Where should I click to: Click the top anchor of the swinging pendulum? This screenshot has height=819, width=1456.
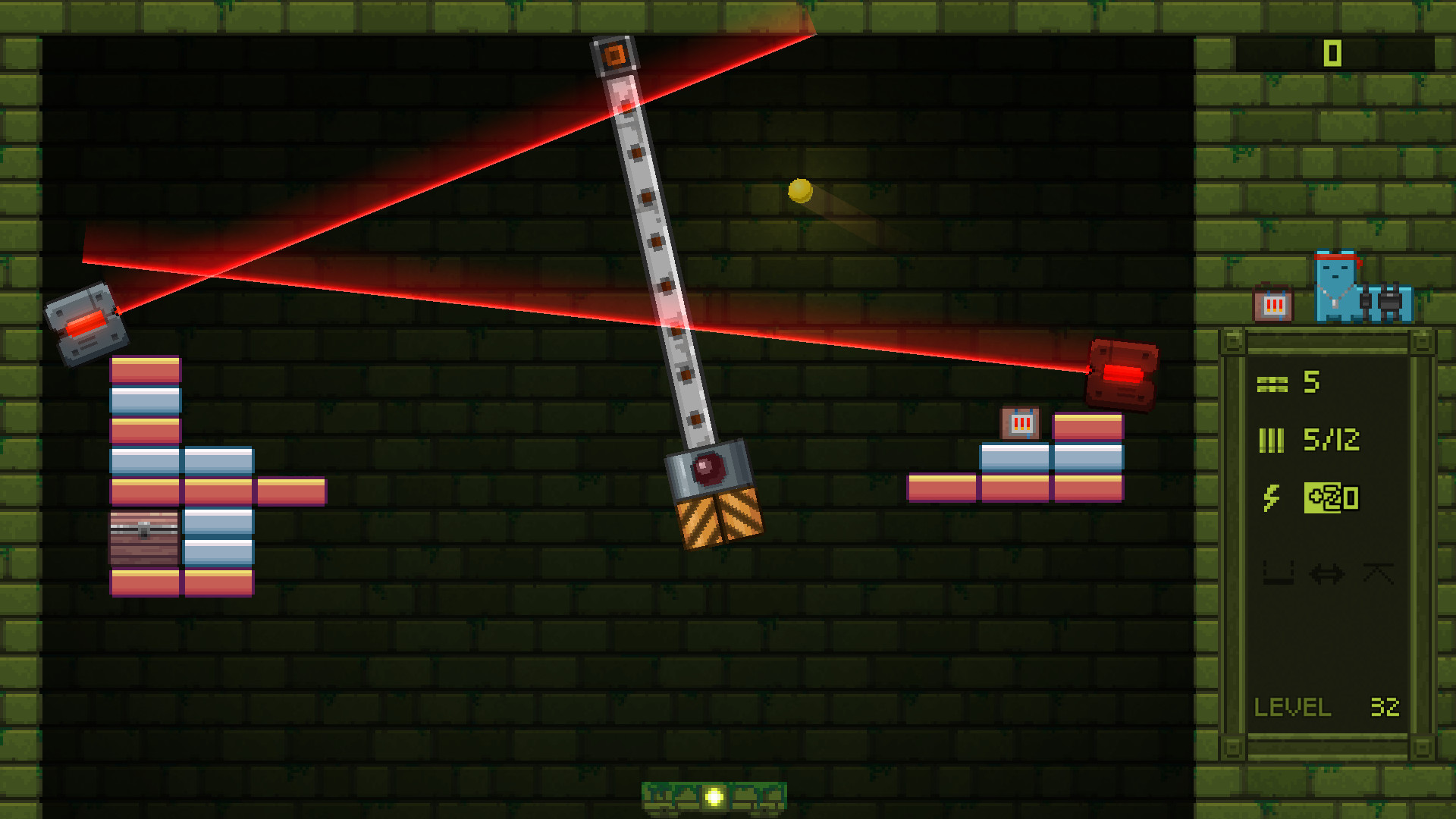click(614, 55)
